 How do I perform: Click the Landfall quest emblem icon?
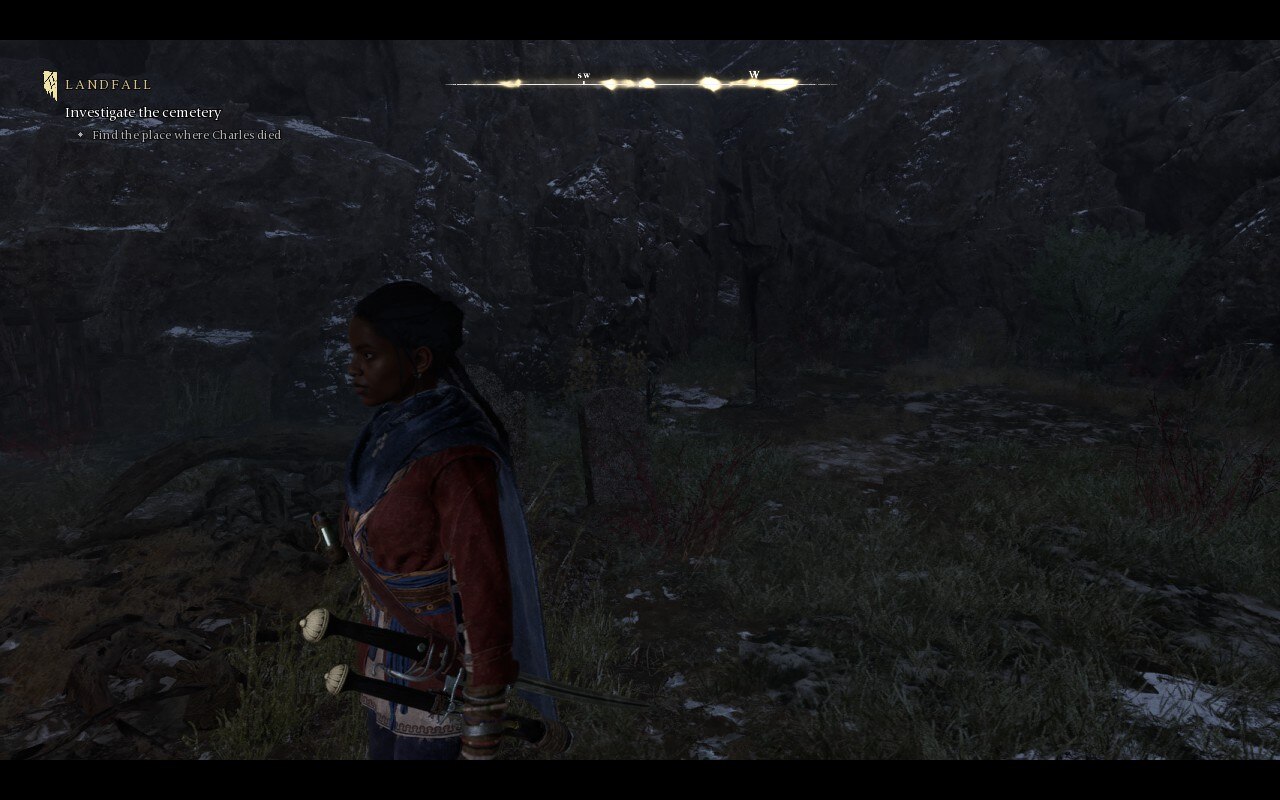(x=50, y=85)
